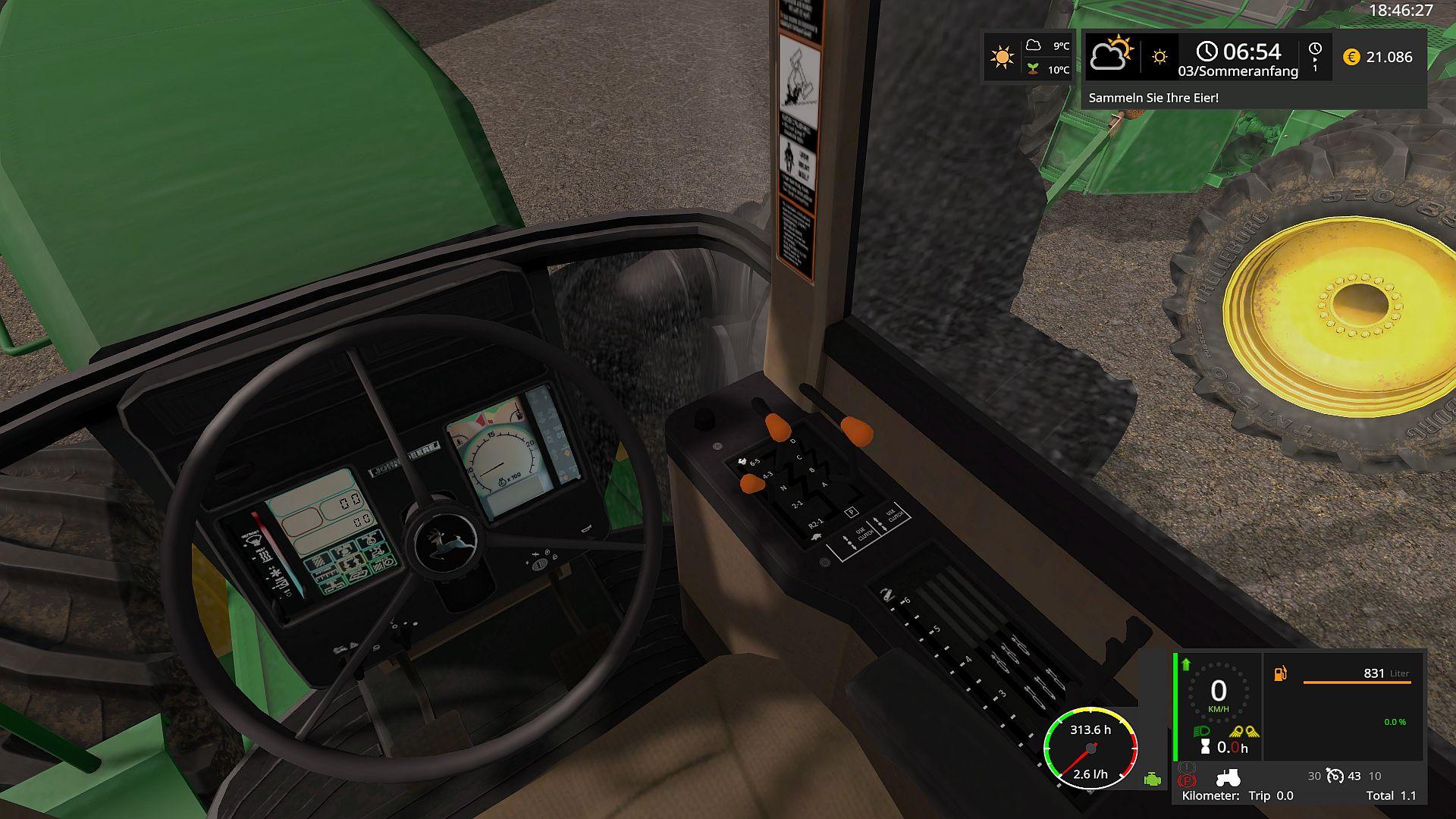1456x819 pixels.
Task: Click the euro coin money icon
Action: click(x=1351, y=57)
